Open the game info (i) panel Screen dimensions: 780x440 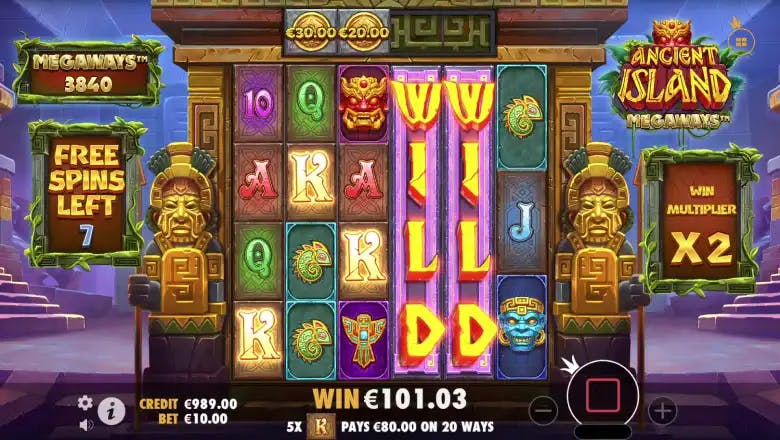pos(111,409)
